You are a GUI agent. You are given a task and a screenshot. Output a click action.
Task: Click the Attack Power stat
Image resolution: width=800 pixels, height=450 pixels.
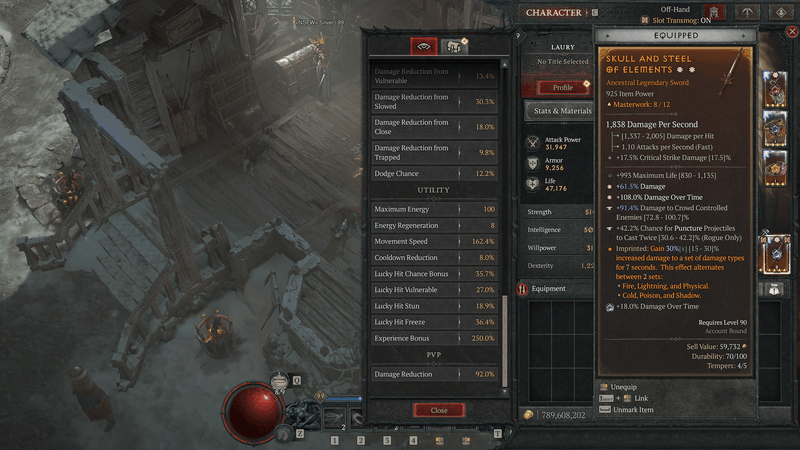coord(560,143)
